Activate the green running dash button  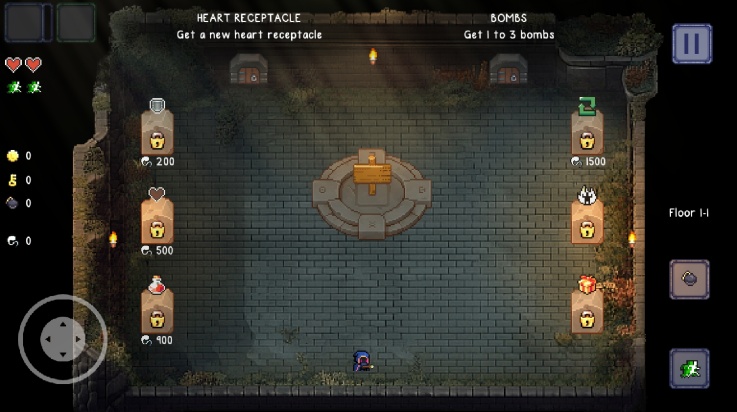click(x=689, y=368)
